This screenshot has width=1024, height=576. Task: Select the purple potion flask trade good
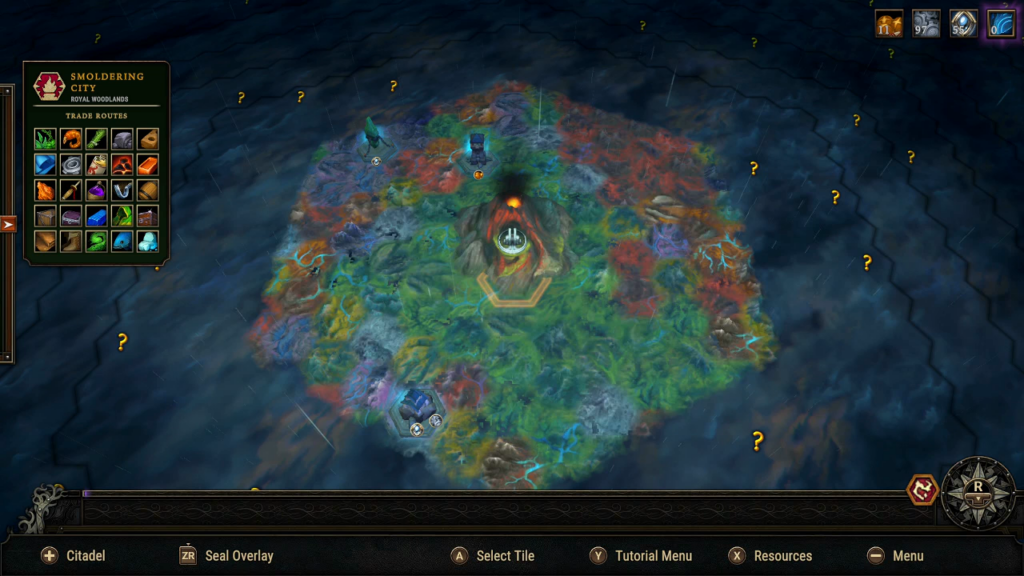tap(96, 190)
